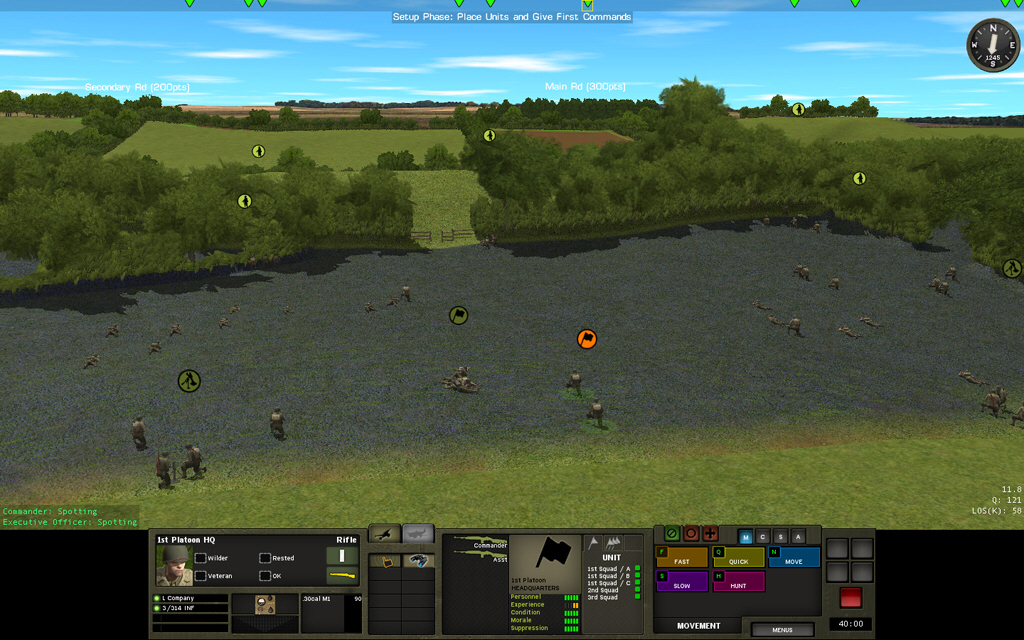Select 3rd Squad in the unit list
This screenshot has width=1024, height=640.
[604, 597]
